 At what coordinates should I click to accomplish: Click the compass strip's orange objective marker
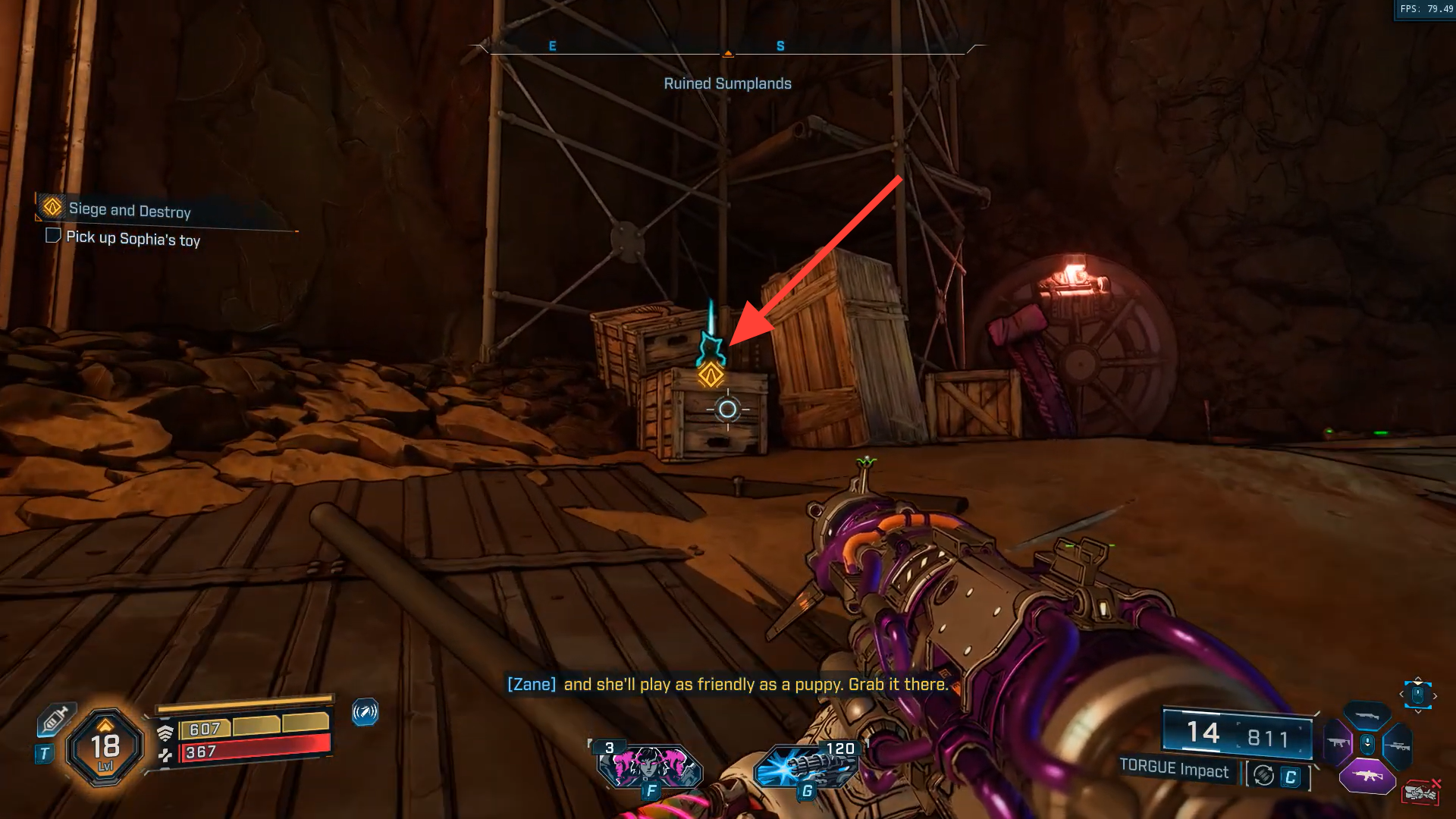click(728, 54)
